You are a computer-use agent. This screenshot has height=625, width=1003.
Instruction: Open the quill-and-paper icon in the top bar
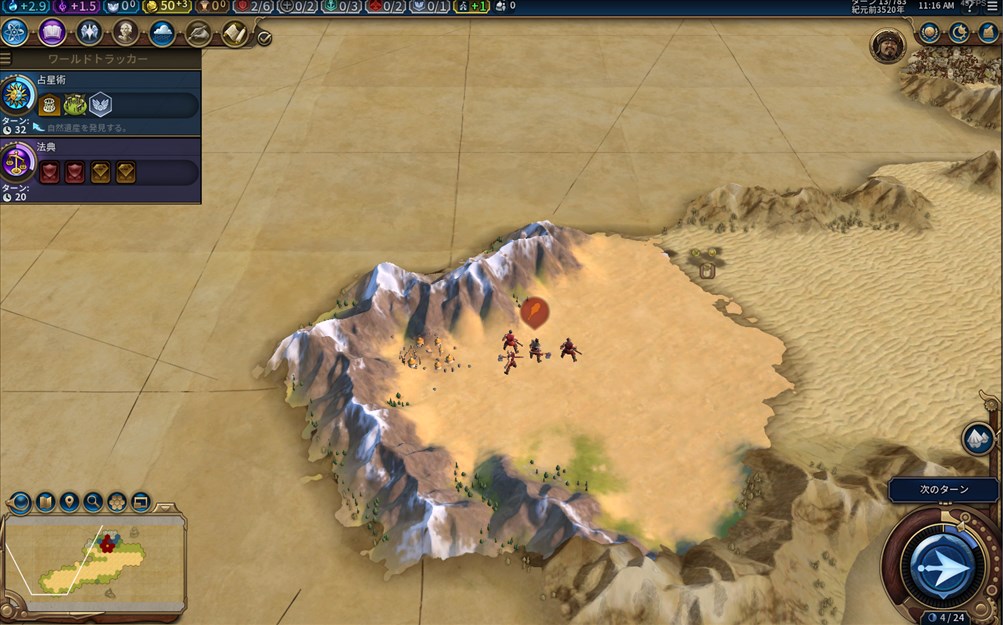click(x=199, y=33)
